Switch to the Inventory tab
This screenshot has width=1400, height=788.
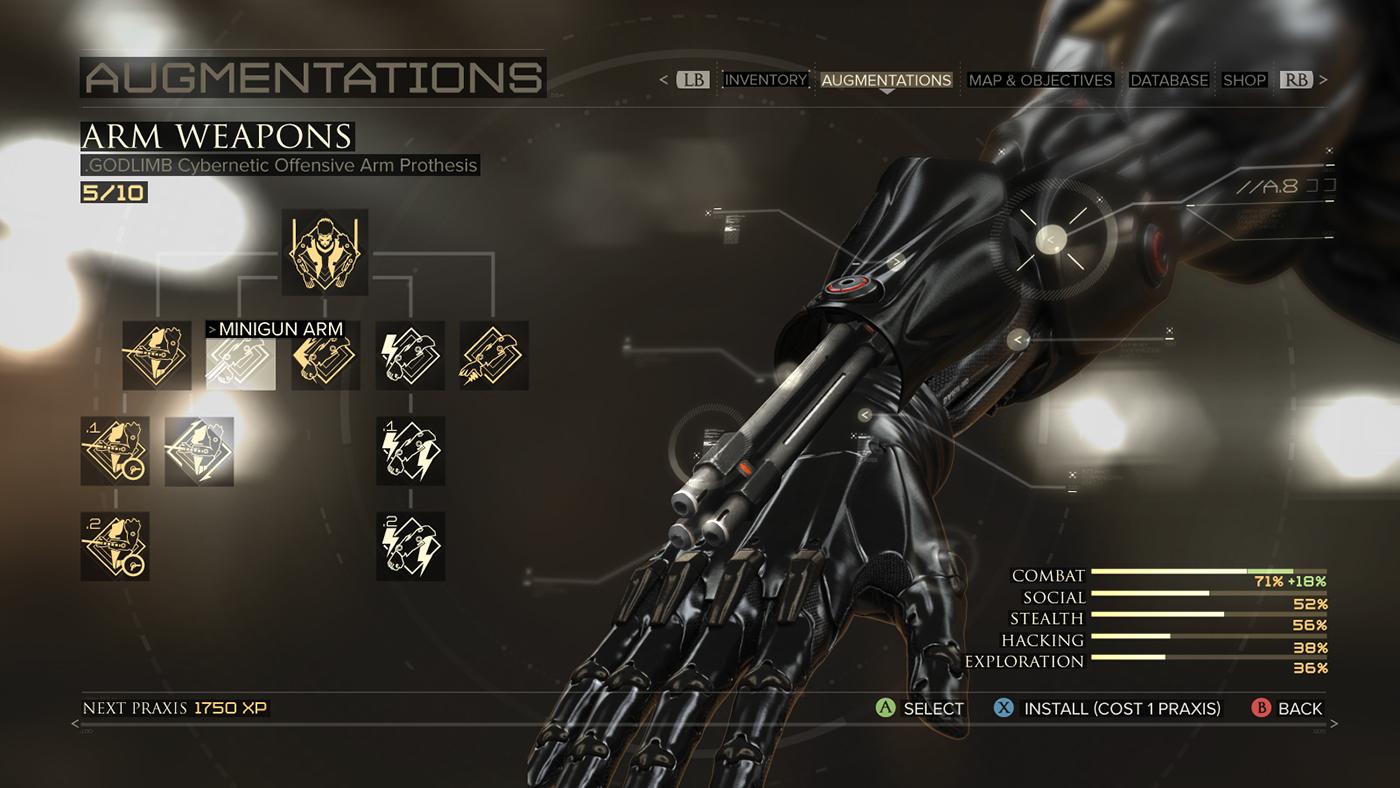(765, 80)
